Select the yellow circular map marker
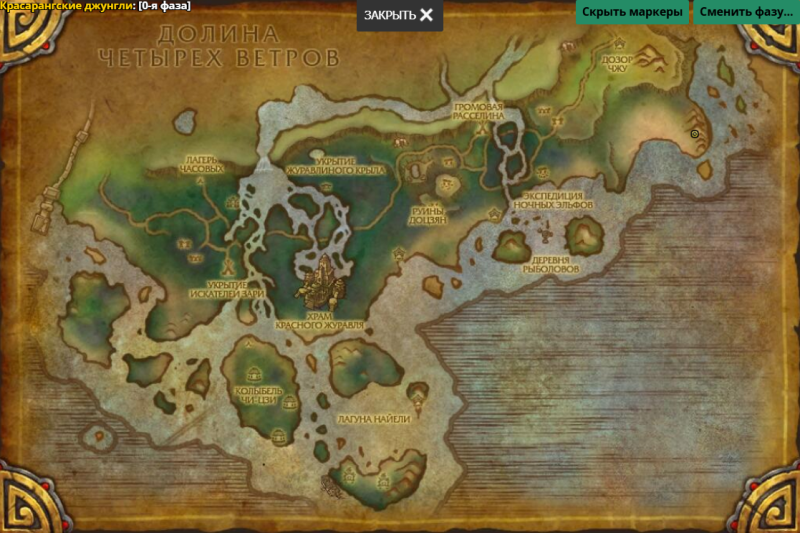 (694, 133)
